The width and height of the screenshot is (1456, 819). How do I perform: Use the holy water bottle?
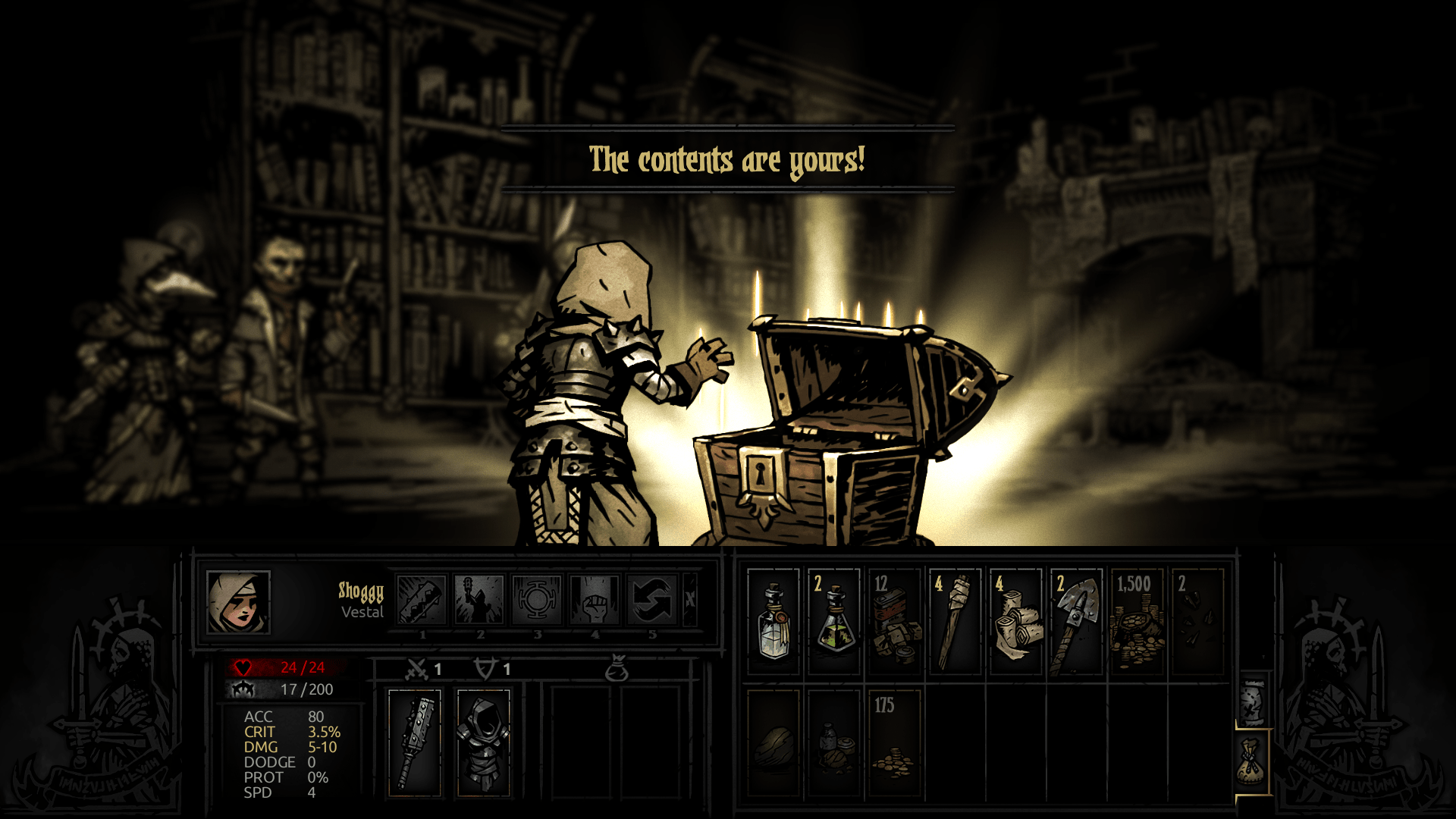pyautogui.click(x=773, y=622)
